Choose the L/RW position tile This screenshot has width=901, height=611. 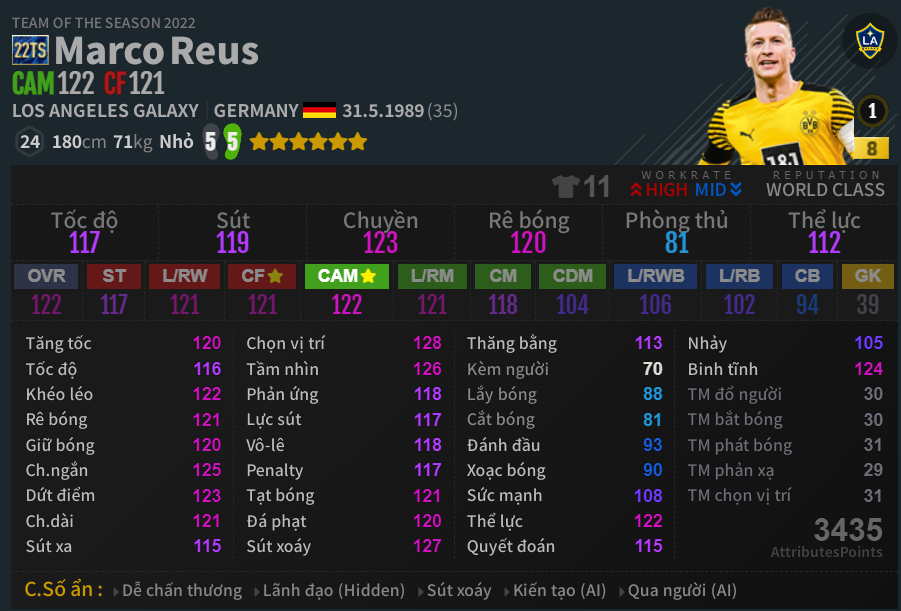coord(184,276)
